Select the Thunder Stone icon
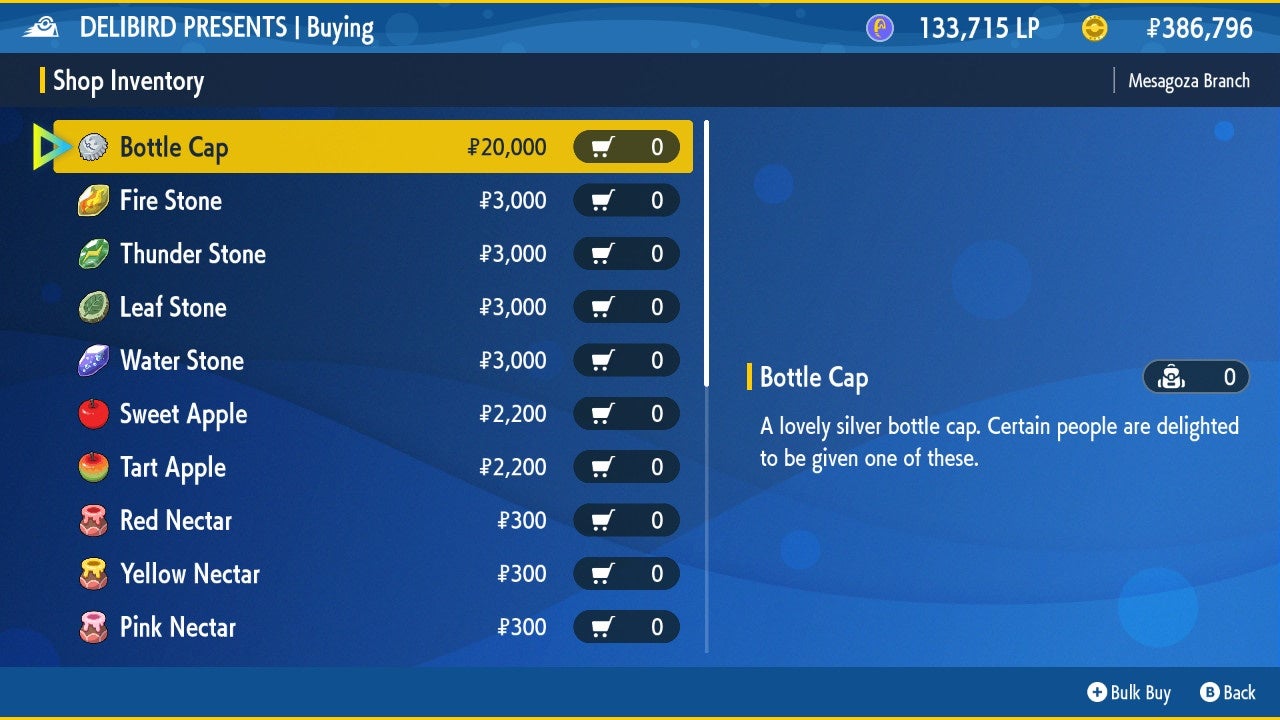 point(92,253)
